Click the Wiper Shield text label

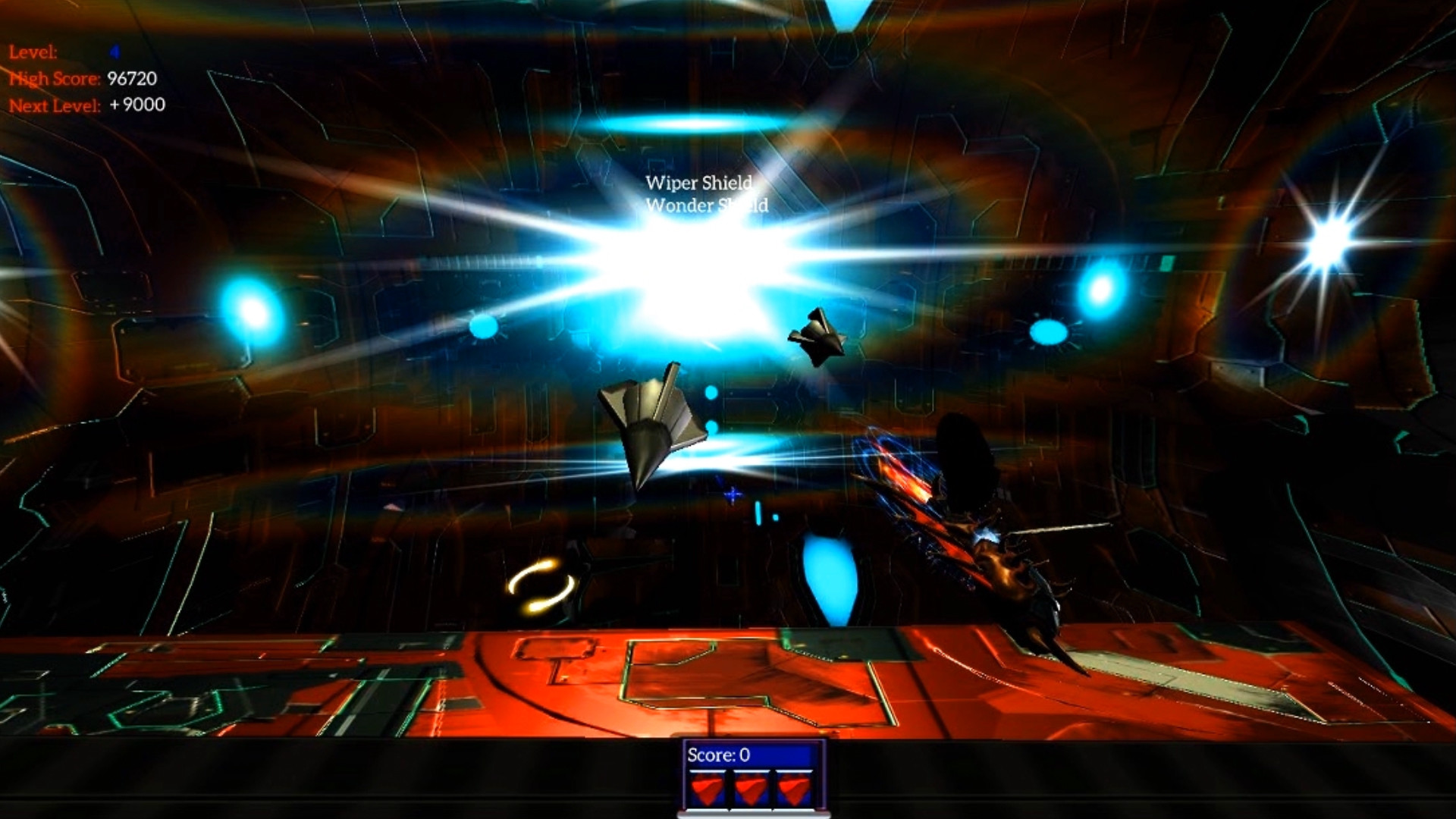tap(698, 184)
